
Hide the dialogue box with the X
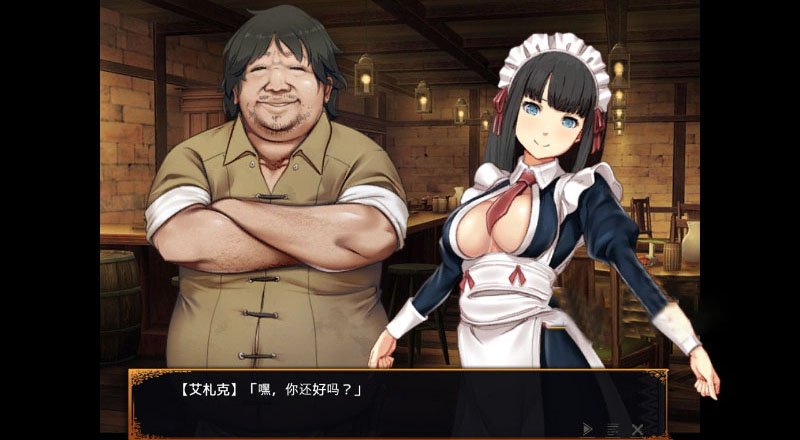pyautogui.click(x=637, y=428)
